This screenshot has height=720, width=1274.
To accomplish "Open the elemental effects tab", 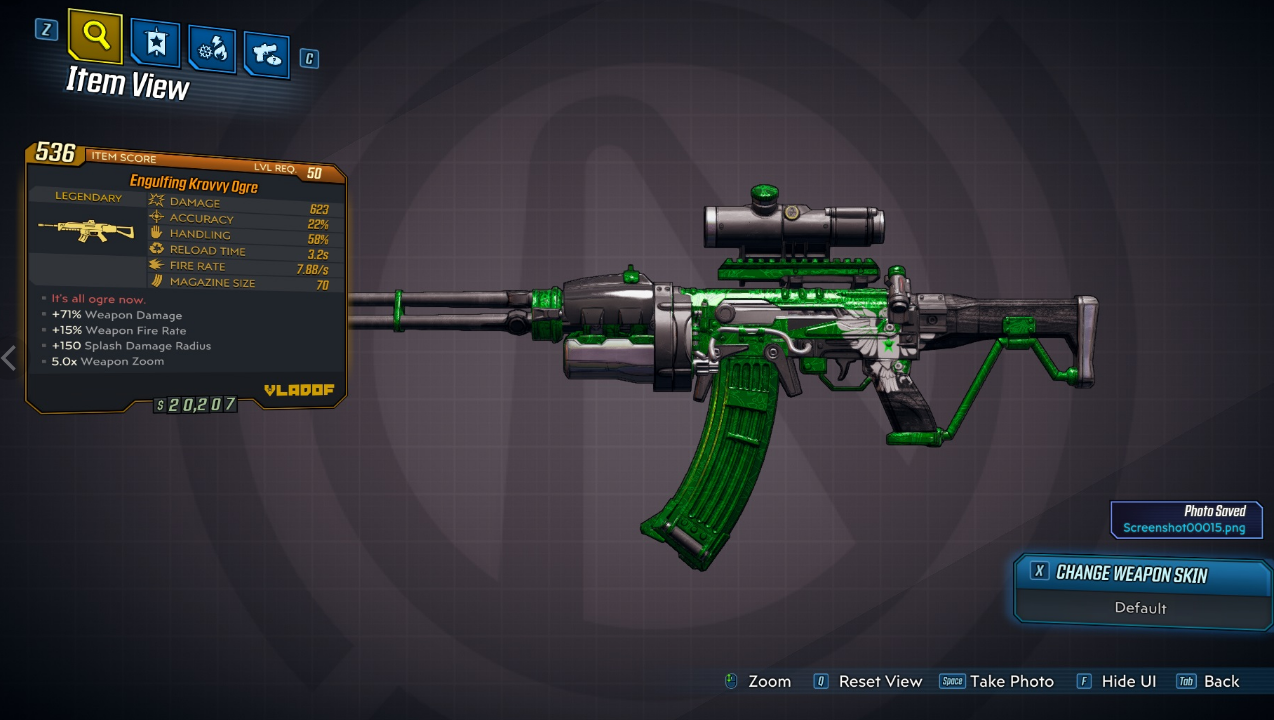I will click(x=212, y=49).
